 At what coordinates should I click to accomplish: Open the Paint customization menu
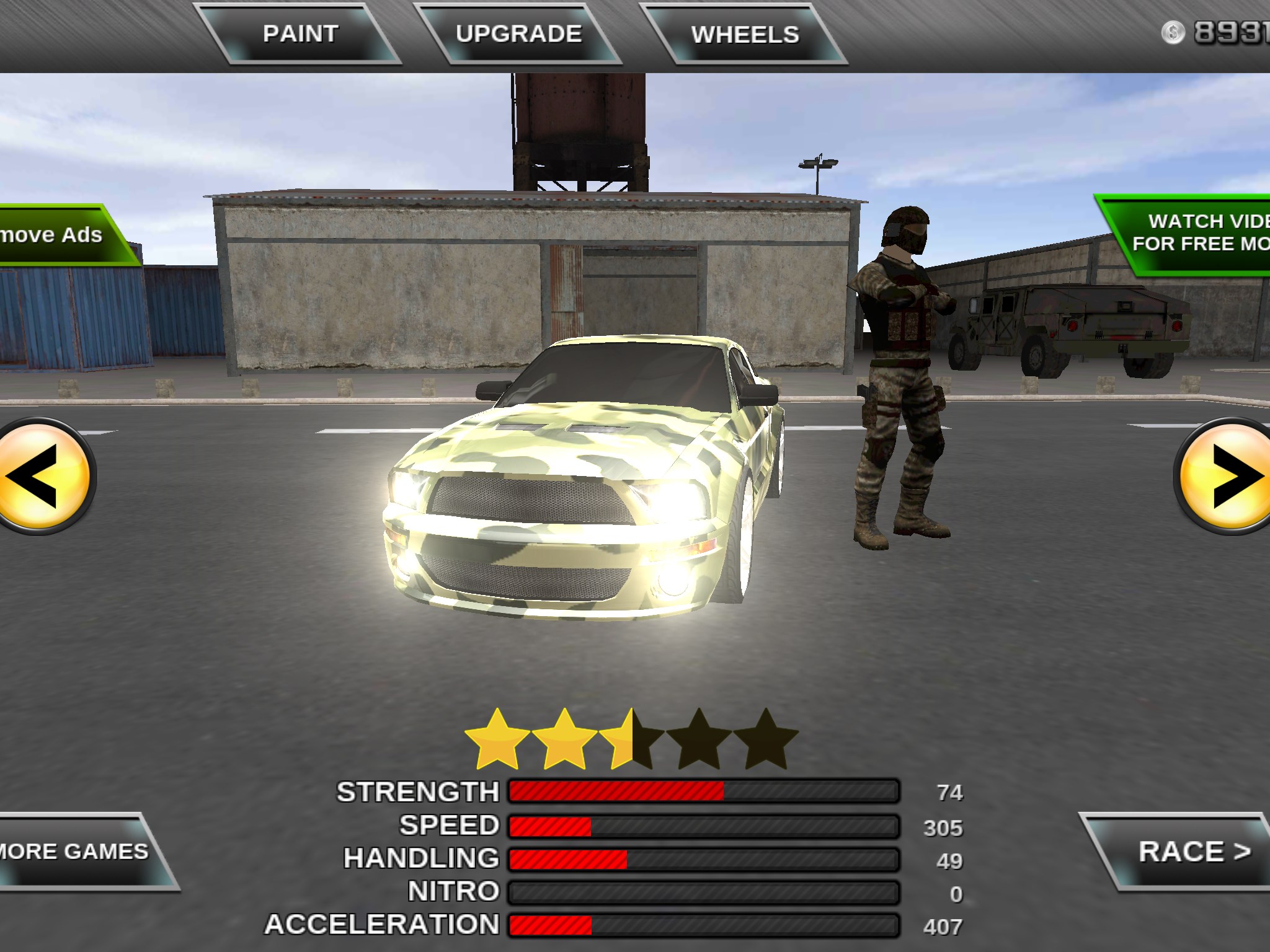point(301,34)
